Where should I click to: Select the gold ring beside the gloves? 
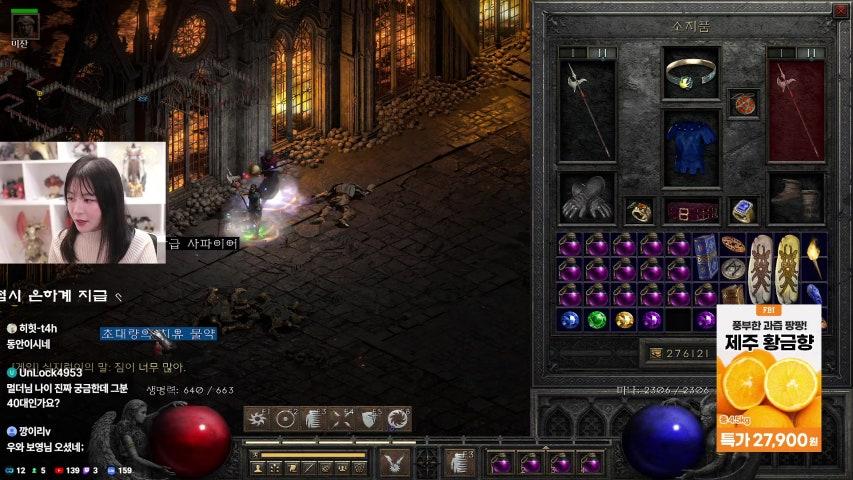[x=639, y=211]
